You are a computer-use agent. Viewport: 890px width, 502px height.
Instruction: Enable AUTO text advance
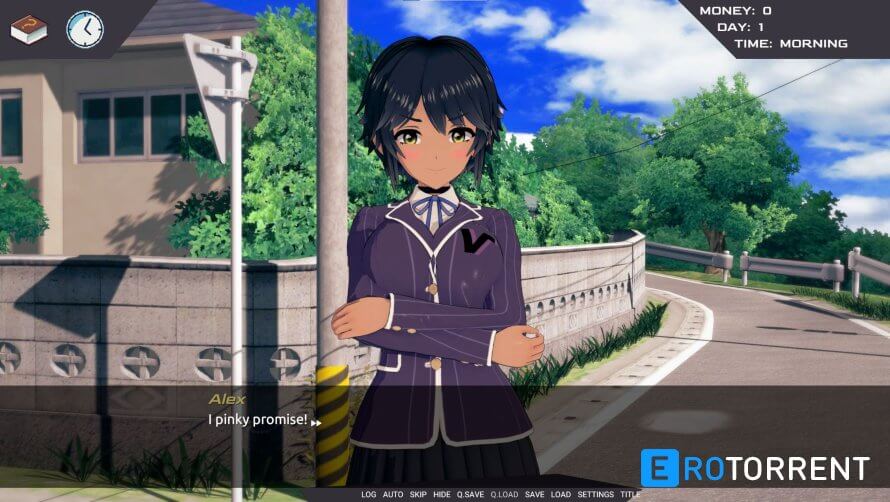pyautogui.click(x=393, y=495)
